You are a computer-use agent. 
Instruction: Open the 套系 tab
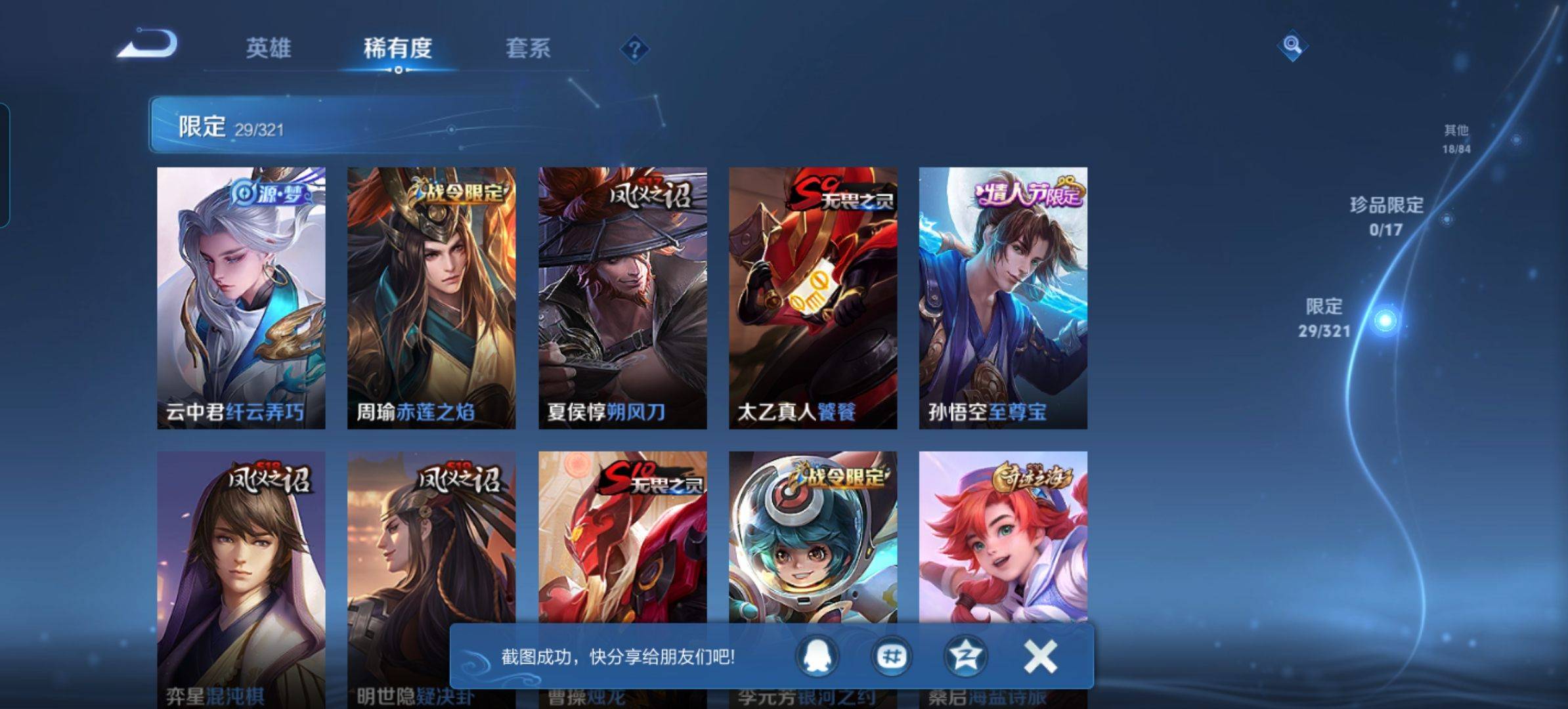(528, 48)
